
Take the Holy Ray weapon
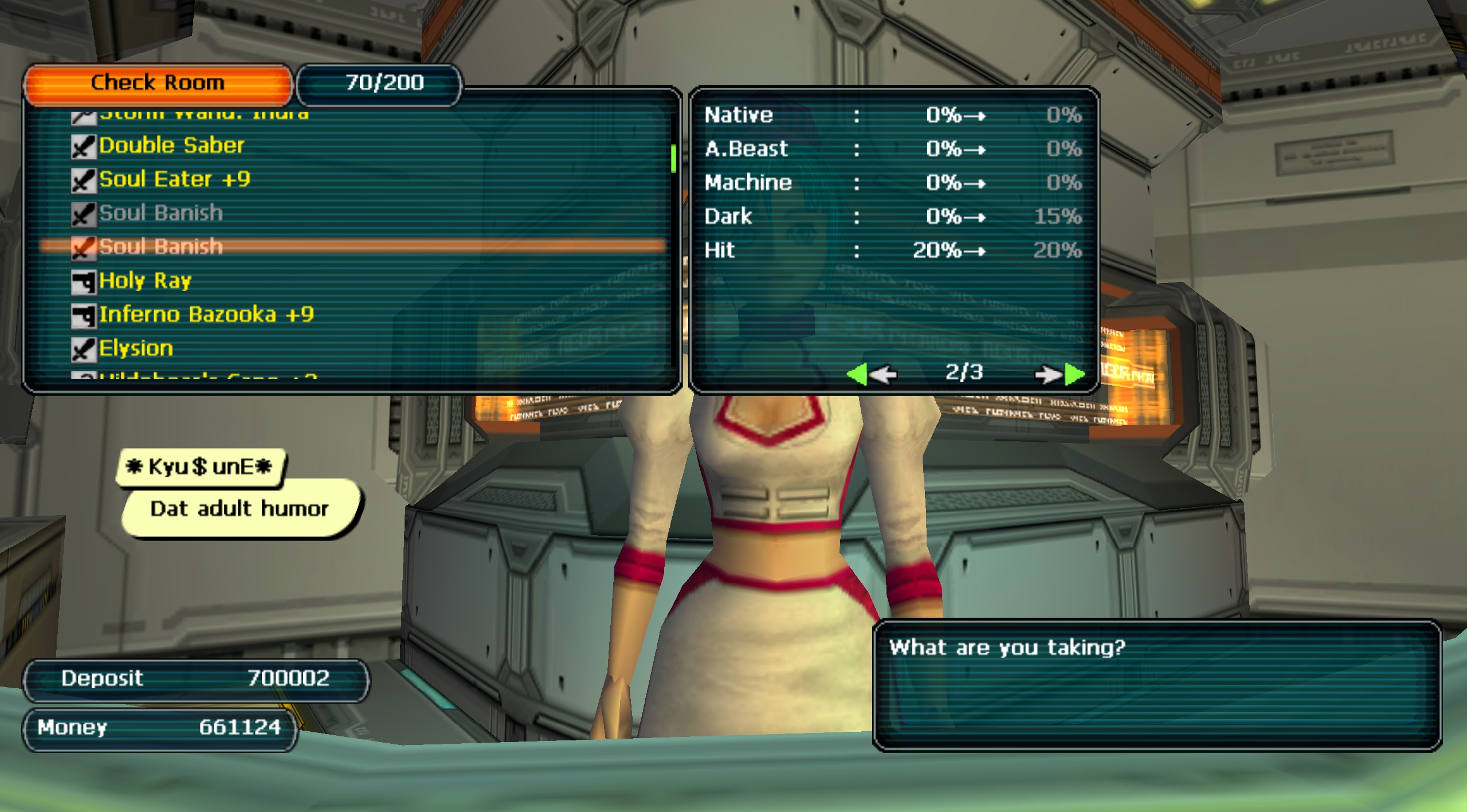[x=145, y=281]
